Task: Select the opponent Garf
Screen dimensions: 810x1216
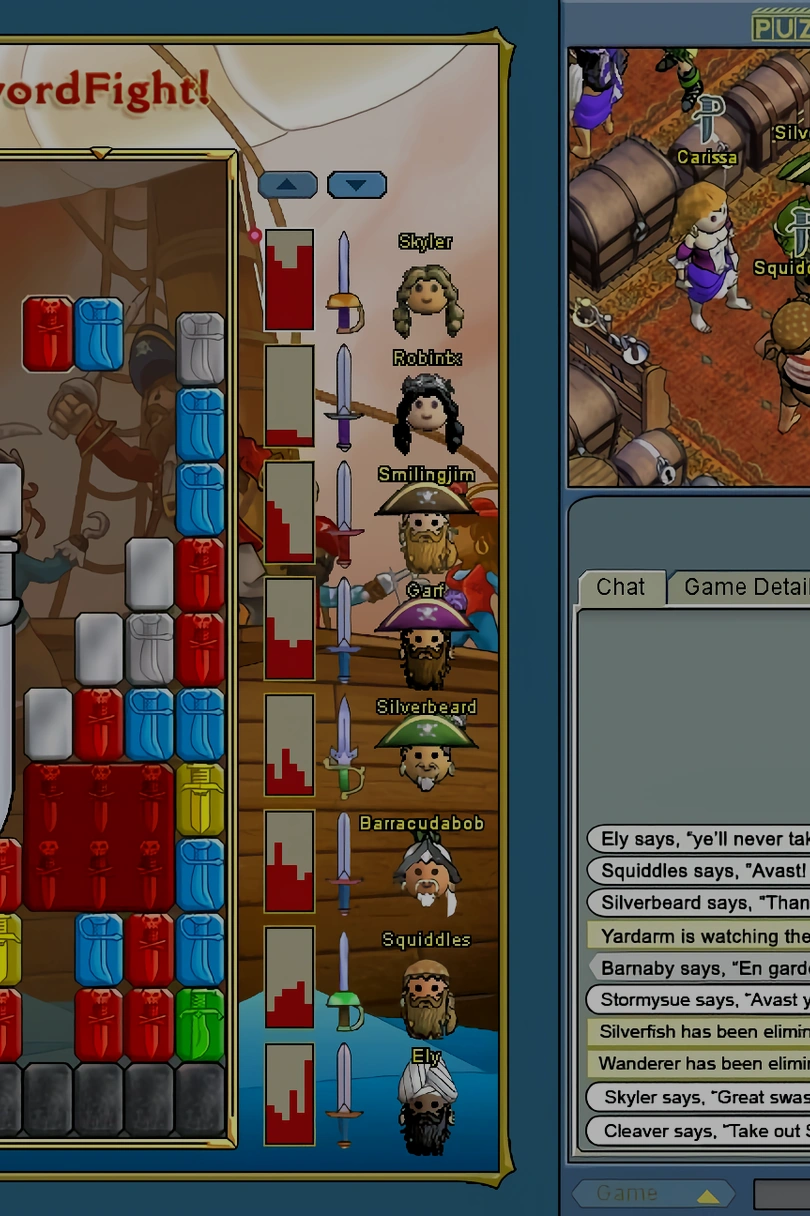Action: coord(426,645)
